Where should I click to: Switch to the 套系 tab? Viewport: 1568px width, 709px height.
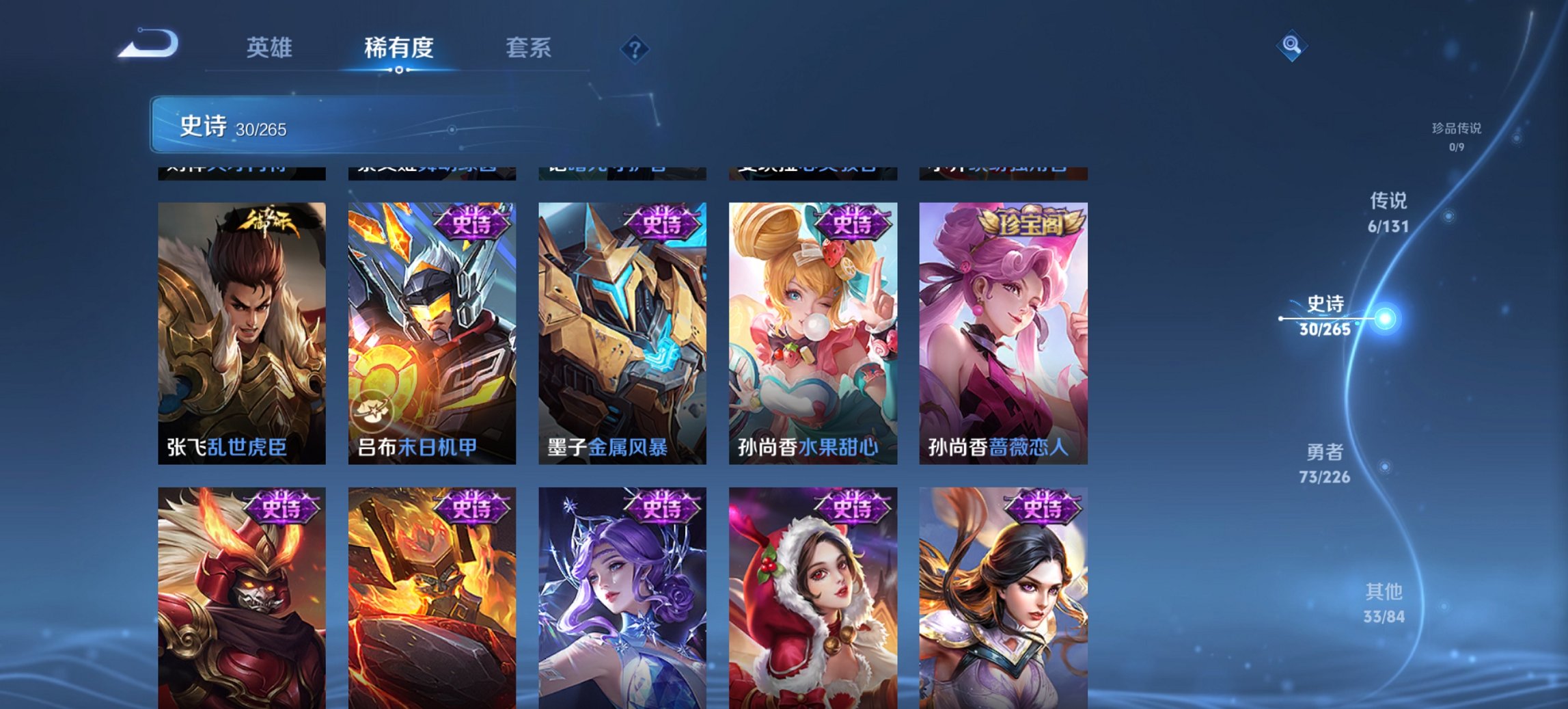point(529,48)
